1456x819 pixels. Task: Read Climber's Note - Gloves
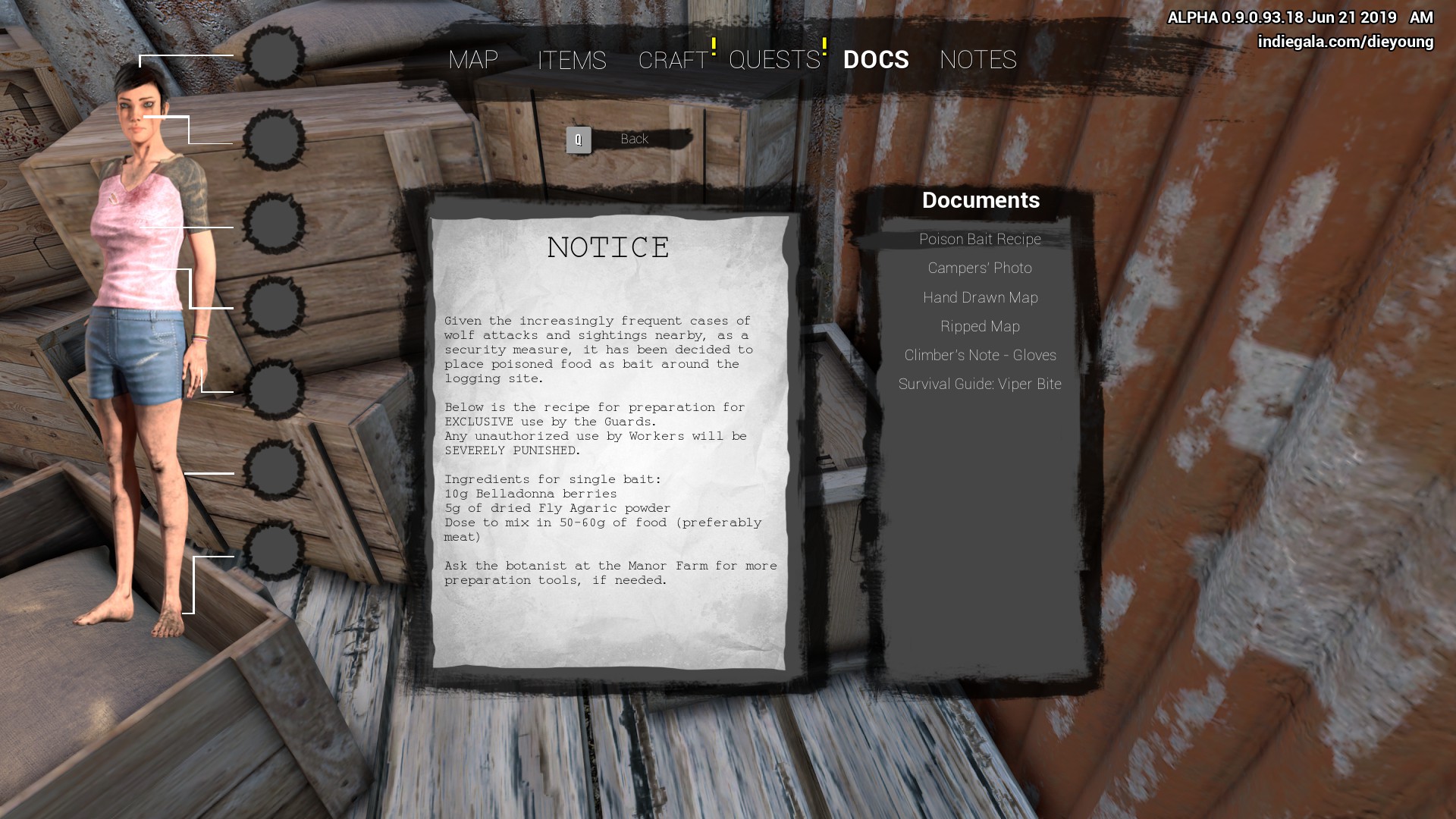pyautogui.click(x=980, y=356)
